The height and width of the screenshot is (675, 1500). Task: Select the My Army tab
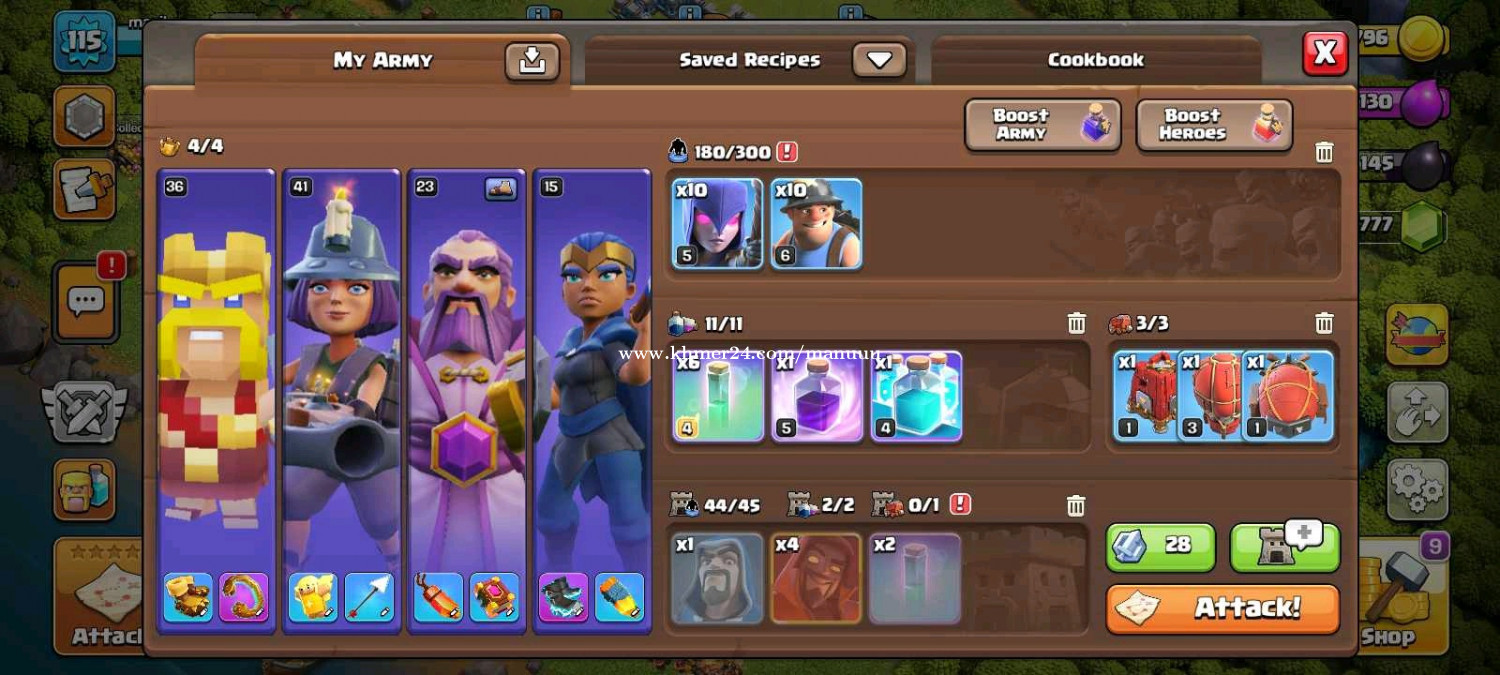tap(382, 60)
